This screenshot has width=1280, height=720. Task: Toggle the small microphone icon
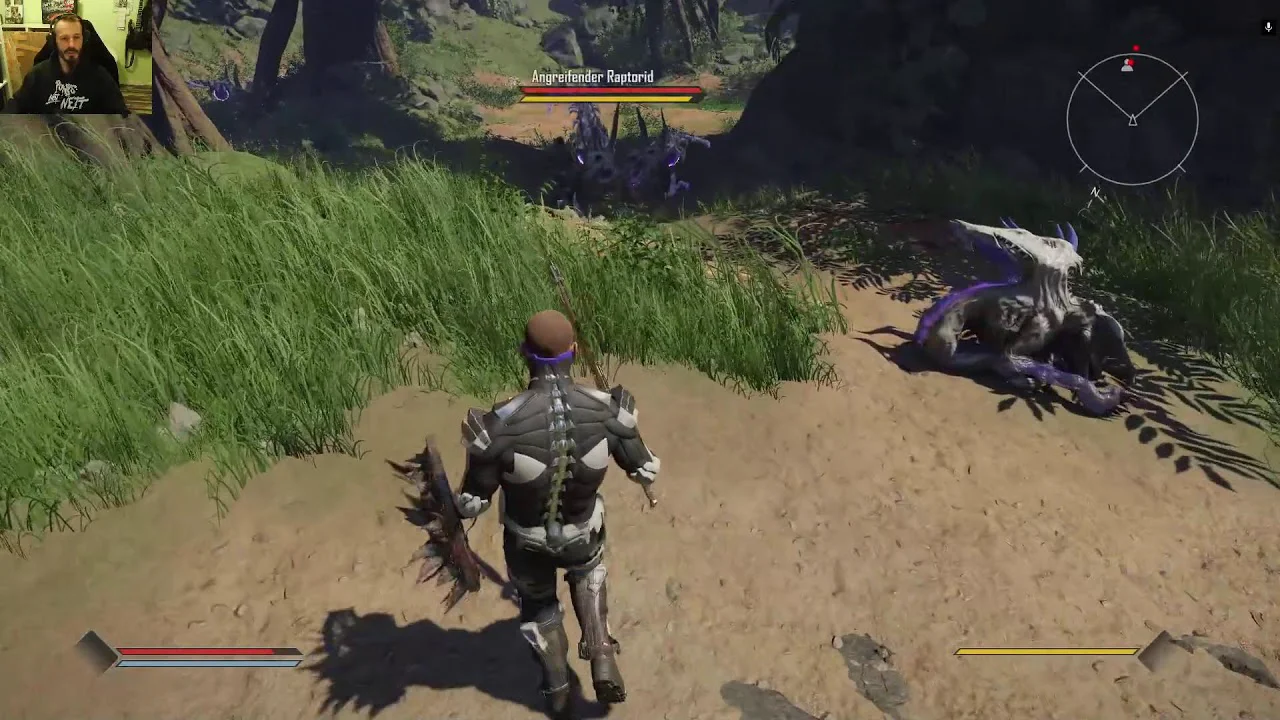pyautogui.click(x=1268, y=28)
